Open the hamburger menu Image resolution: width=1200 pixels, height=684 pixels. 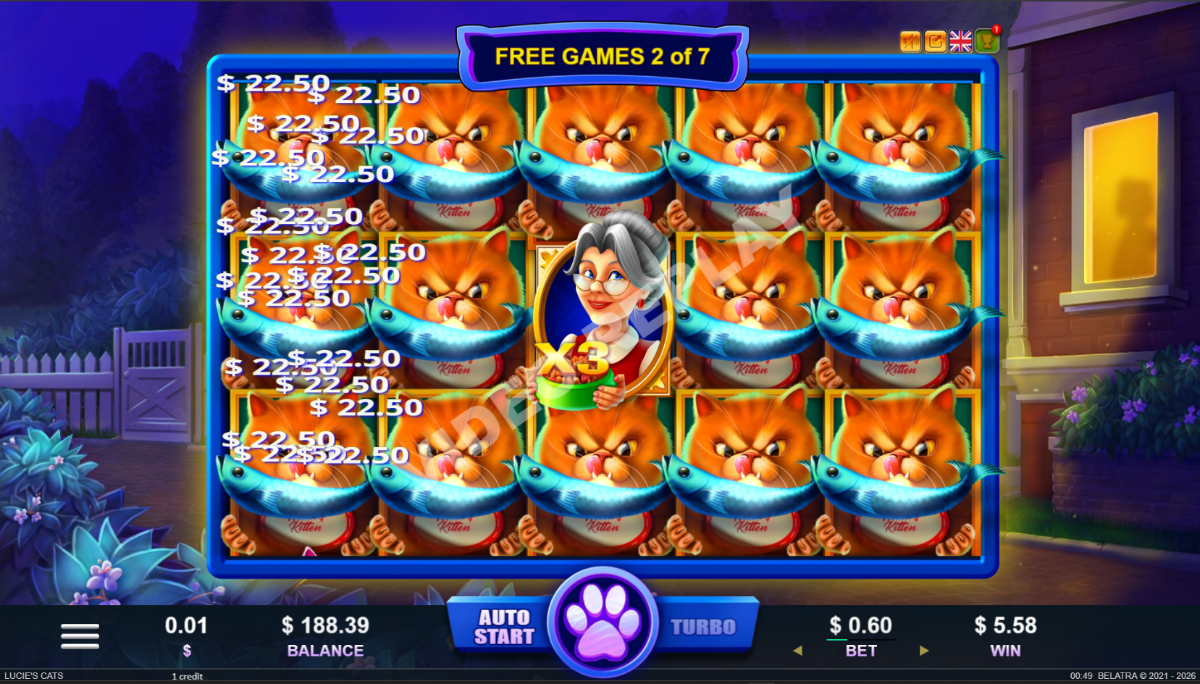[80, 635]
